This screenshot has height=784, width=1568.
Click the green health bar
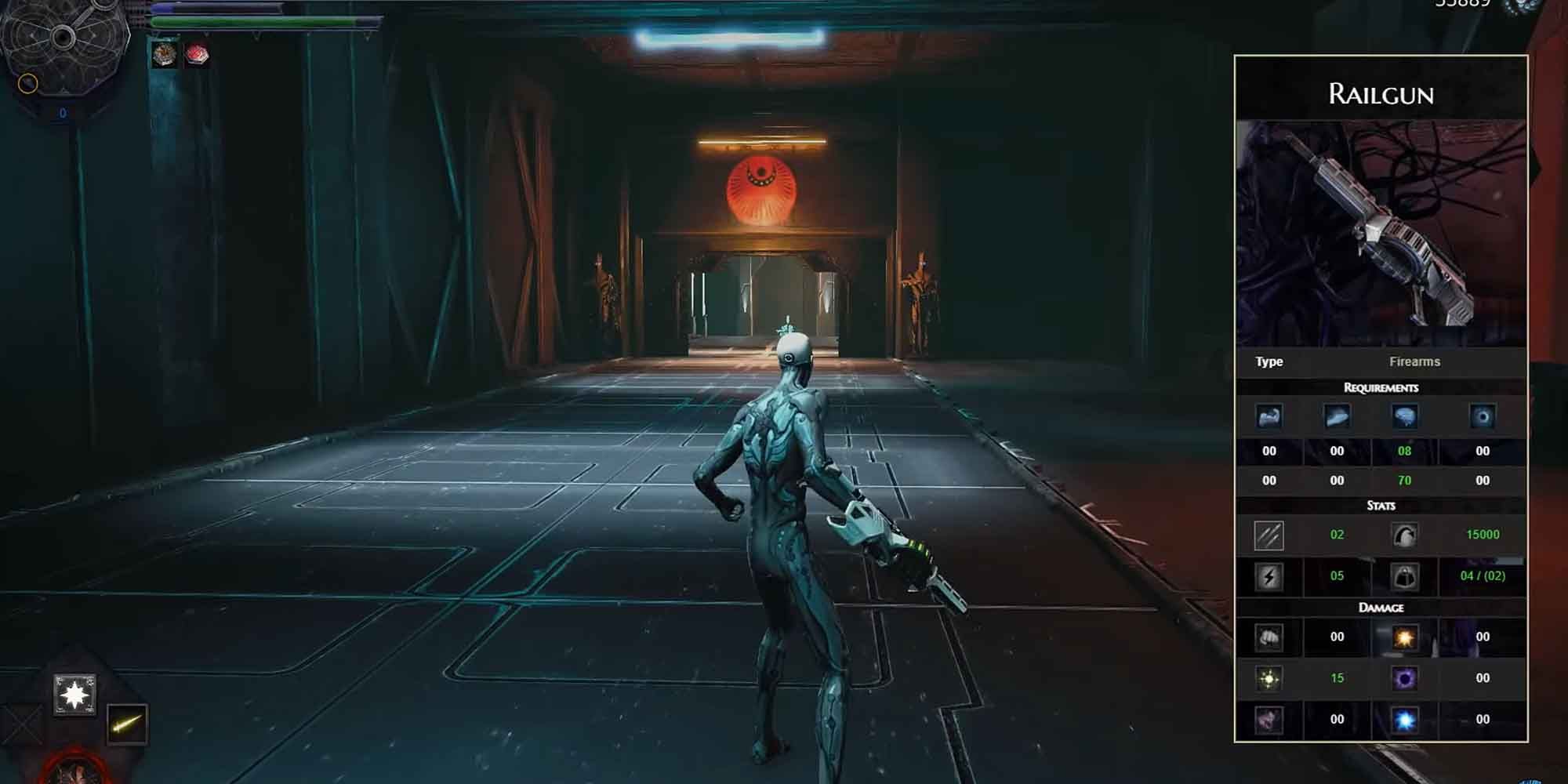tap(235, 22)
